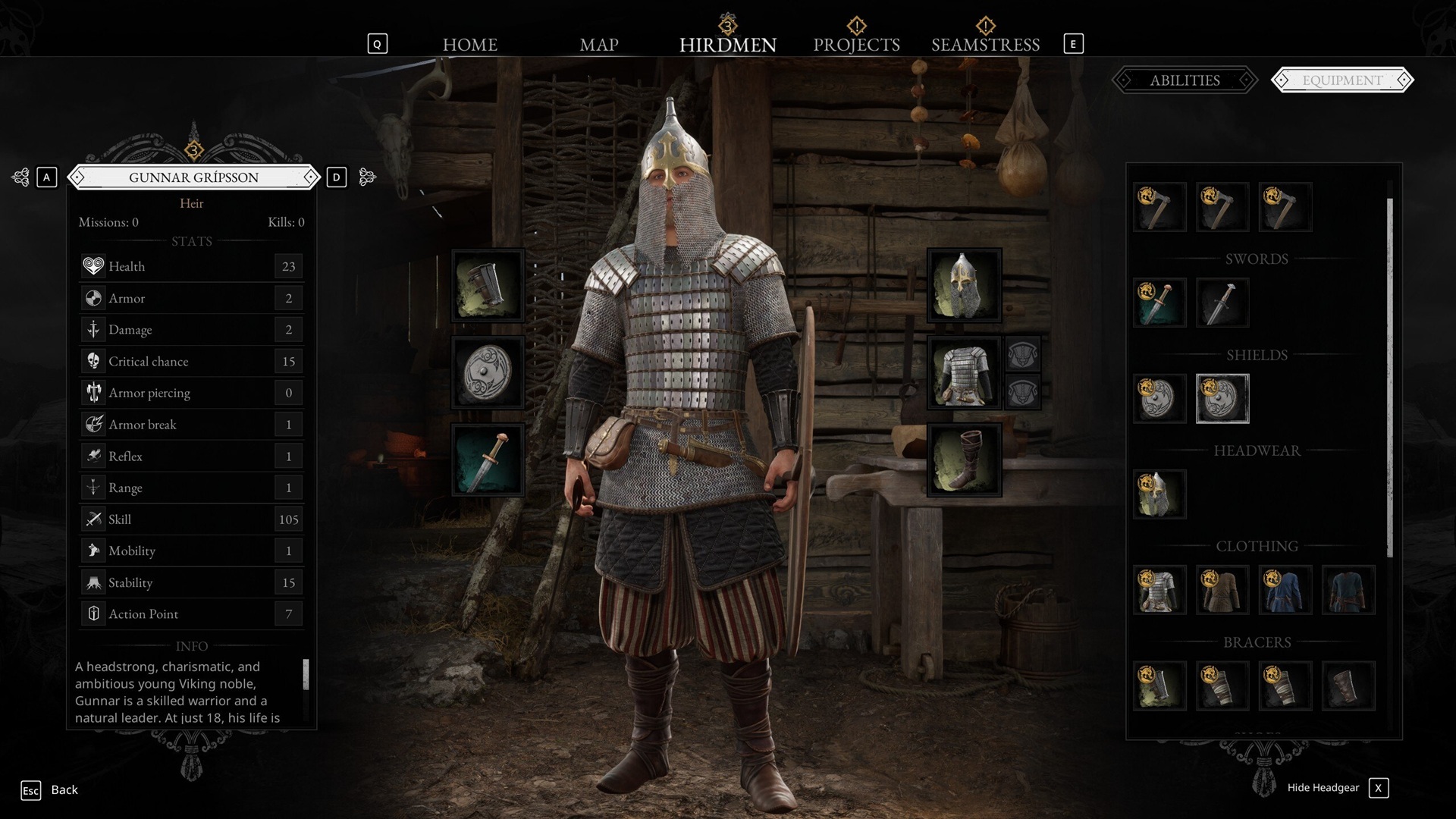Viewport: 1456px width, 819px height.
Task: Click the equipped bracer slot
Action: tap(488, 286)
